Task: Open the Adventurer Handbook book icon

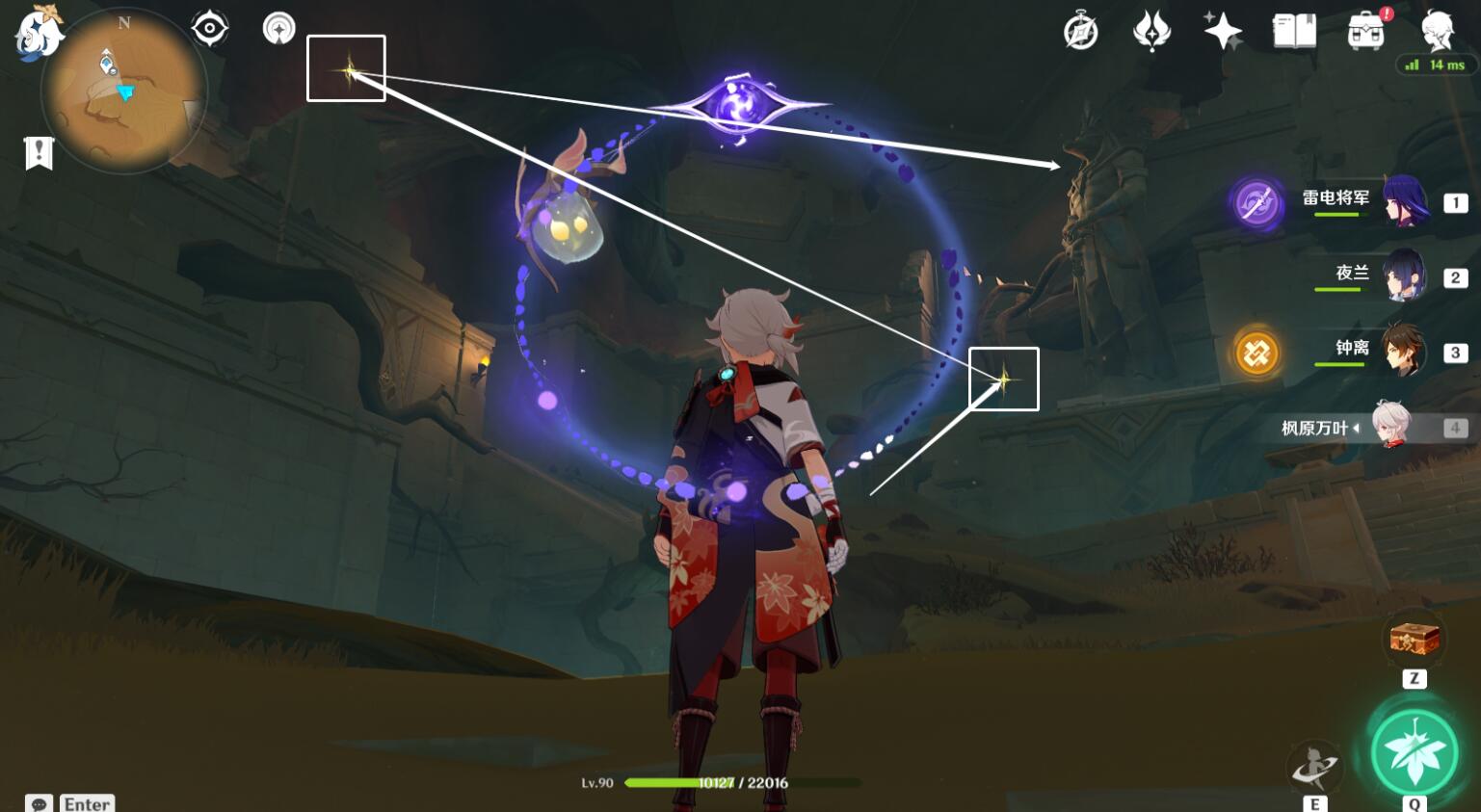Action: [x=1294, y=31]
